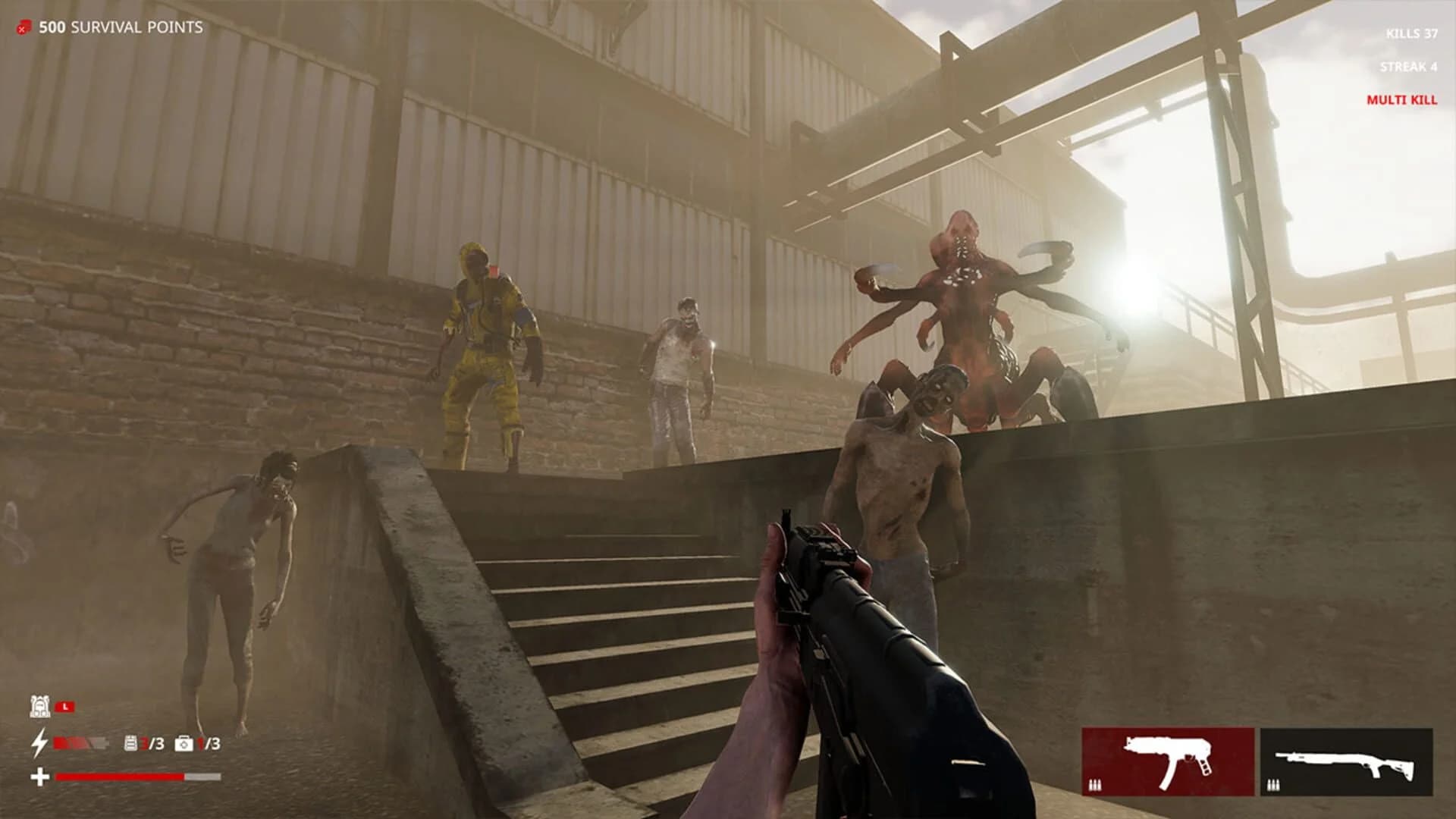1456x819 pixels.
Task: Click the survival points crate icon
Action: tap(23, 27)
